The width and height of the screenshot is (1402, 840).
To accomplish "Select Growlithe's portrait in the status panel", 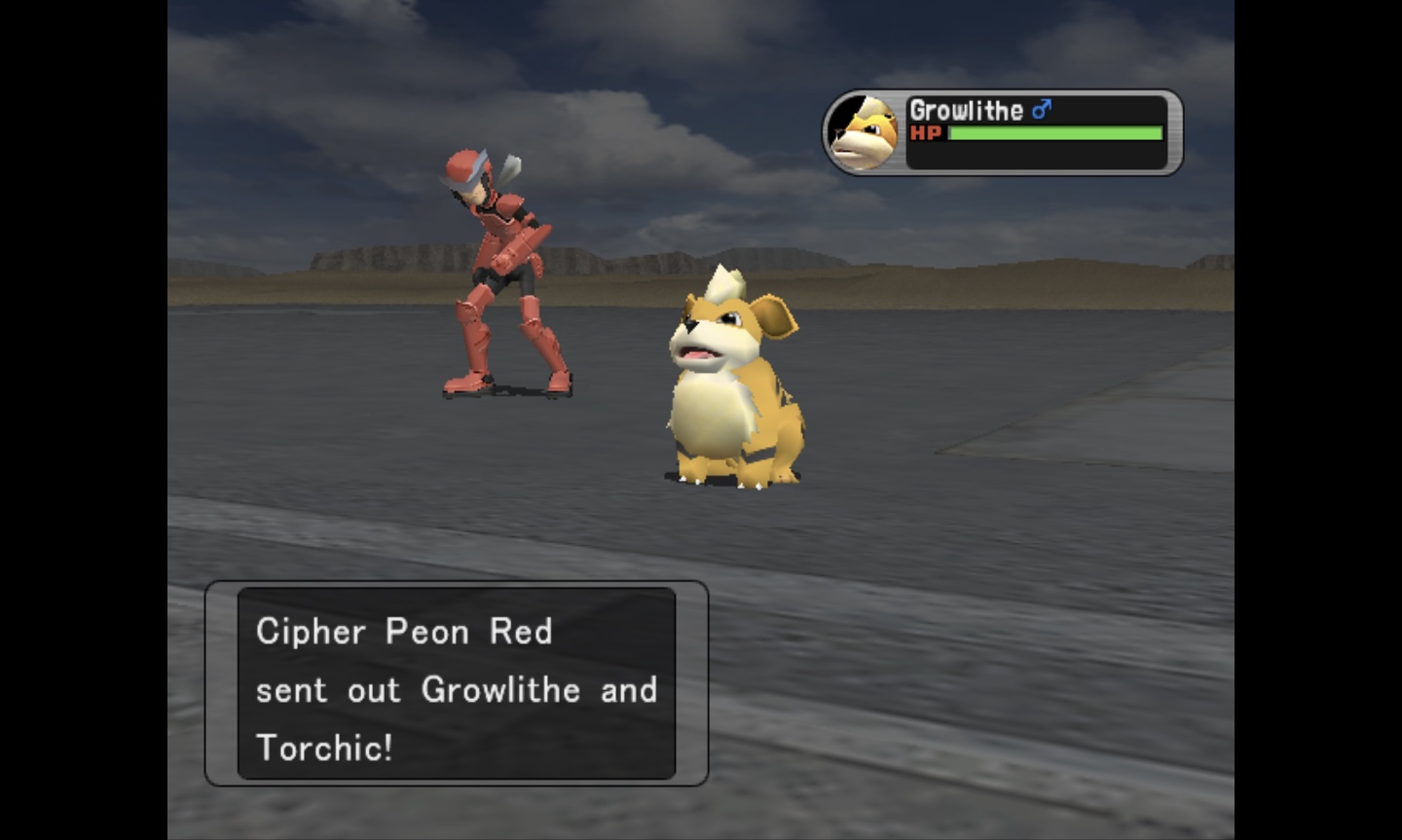I will coord(864,133).
